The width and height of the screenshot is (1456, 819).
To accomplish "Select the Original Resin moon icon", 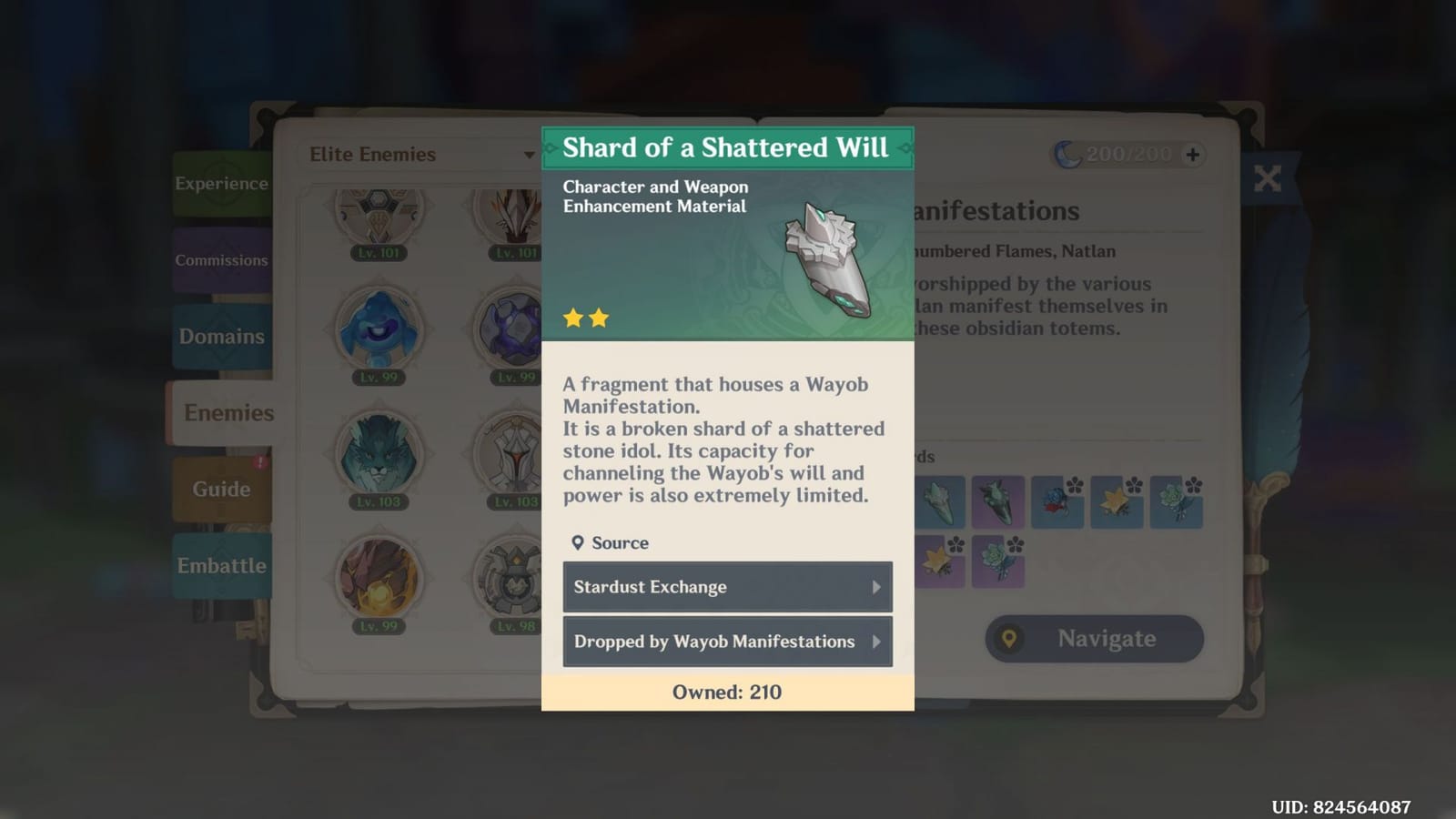I will tap(1070, 154).
